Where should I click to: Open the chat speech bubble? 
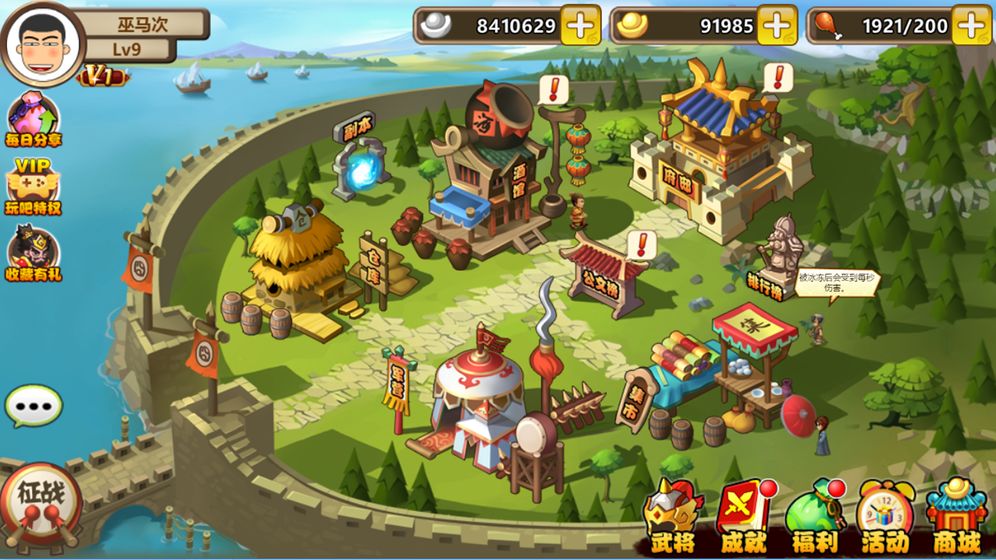point(33,406)
